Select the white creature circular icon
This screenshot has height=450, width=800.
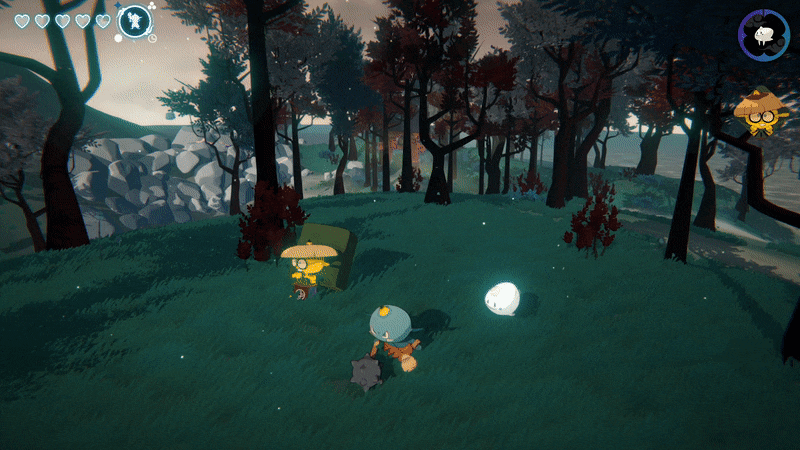(764, 35)
